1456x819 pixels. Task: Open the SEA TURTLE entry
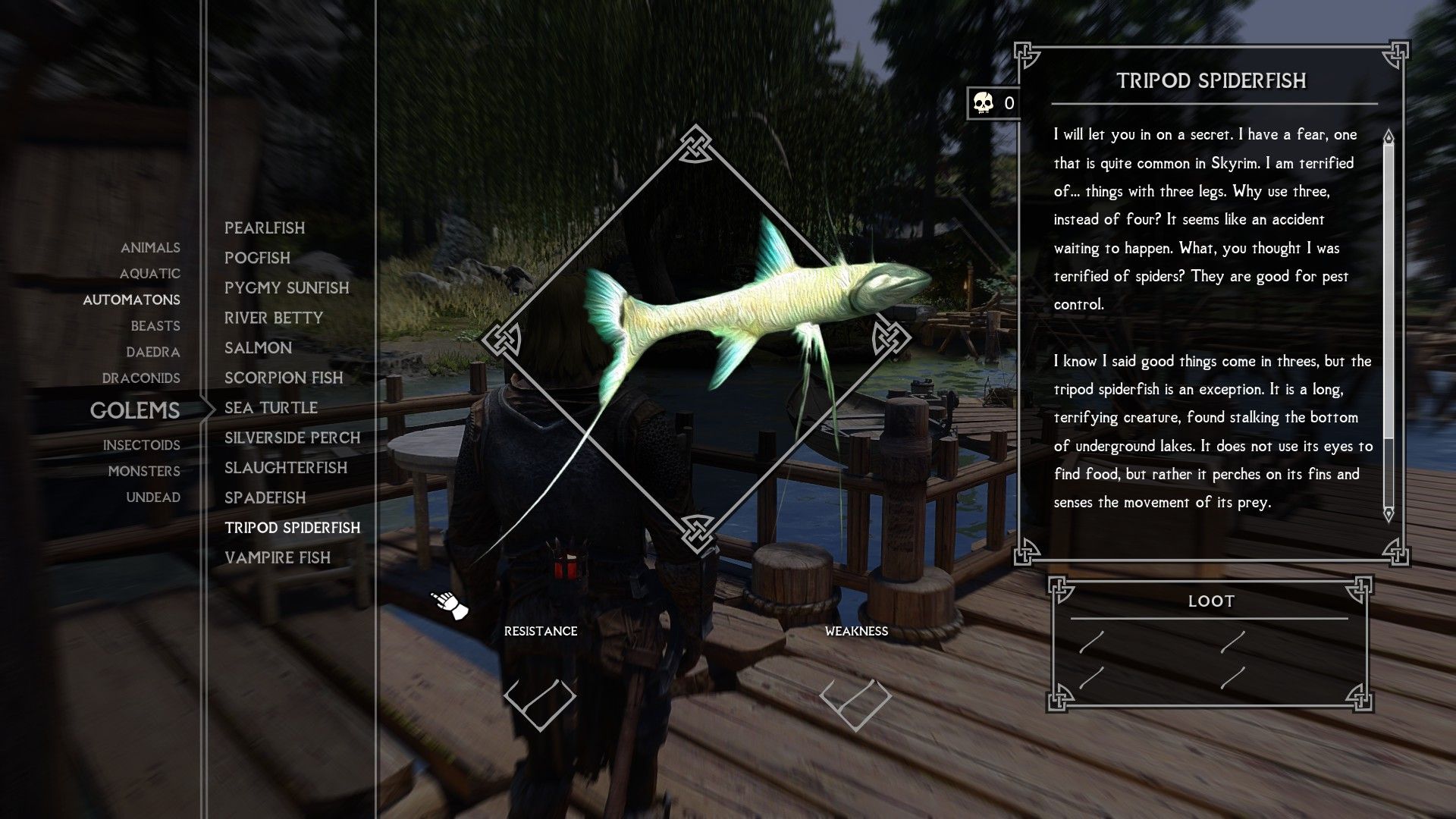pyautogui.click(x=270, y=407)
